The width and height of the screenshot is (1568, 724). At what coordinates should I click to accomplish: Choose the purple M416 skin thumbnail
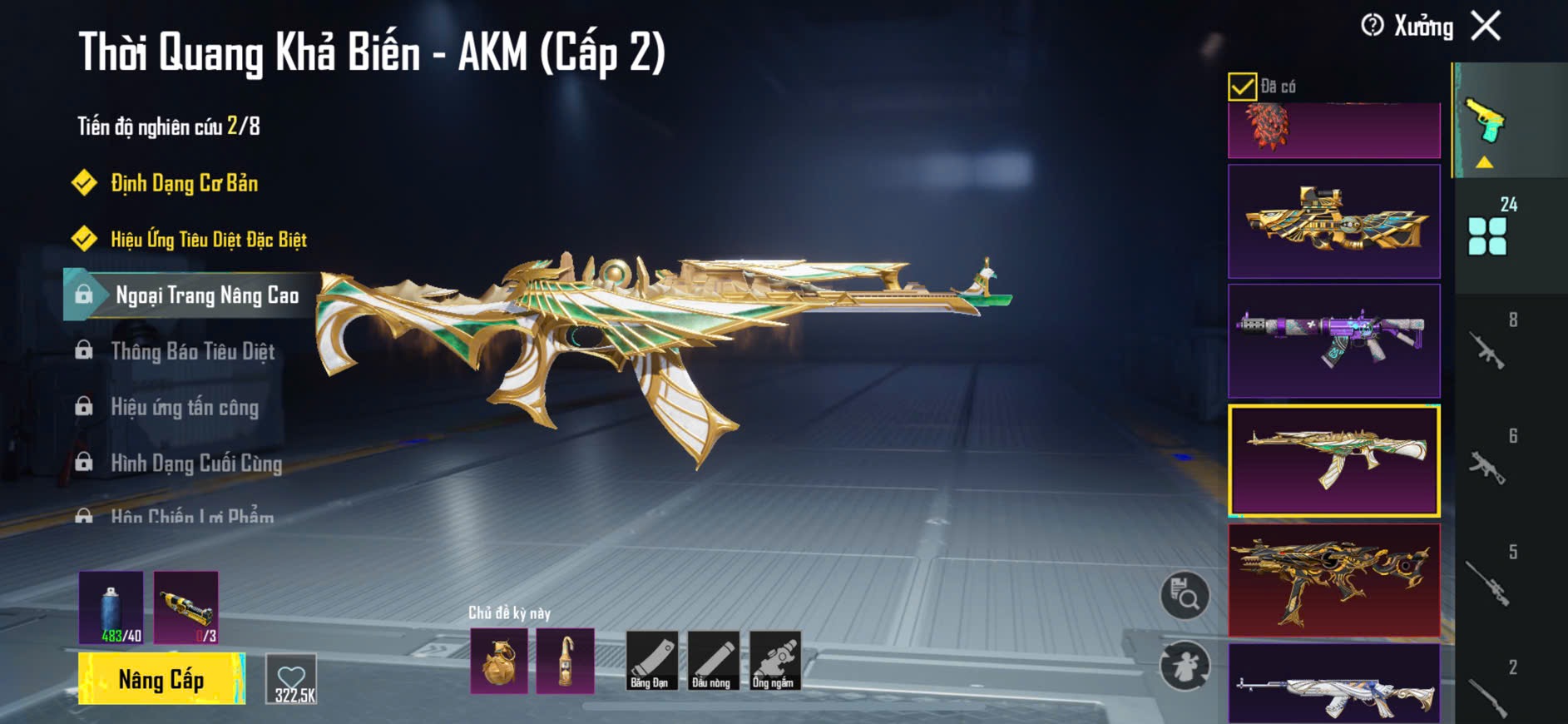(1333, 340)
